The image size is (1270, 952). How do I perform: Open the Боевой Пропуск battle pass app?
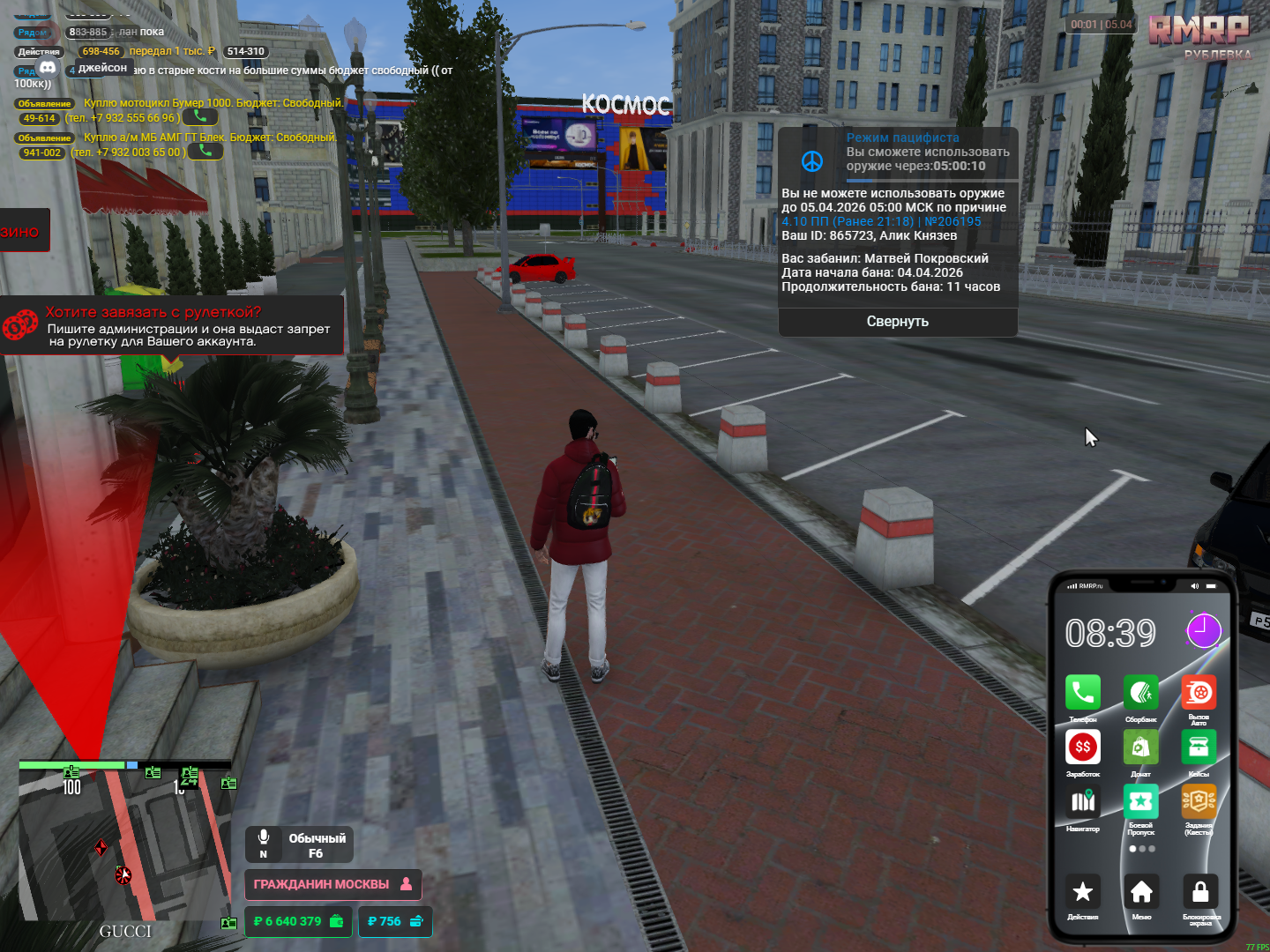pos(1140,801)
